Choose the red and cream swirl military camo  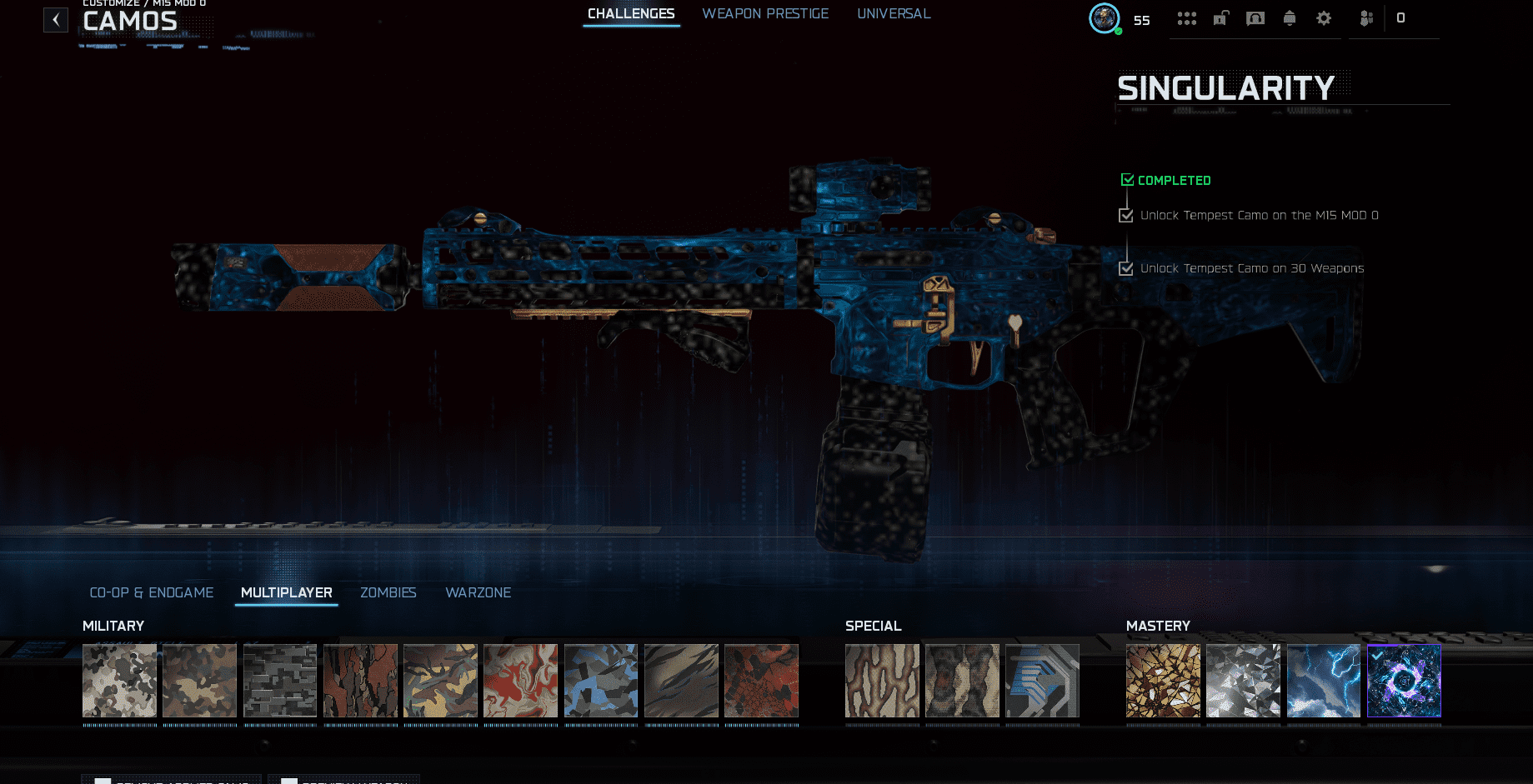(520, 681)
